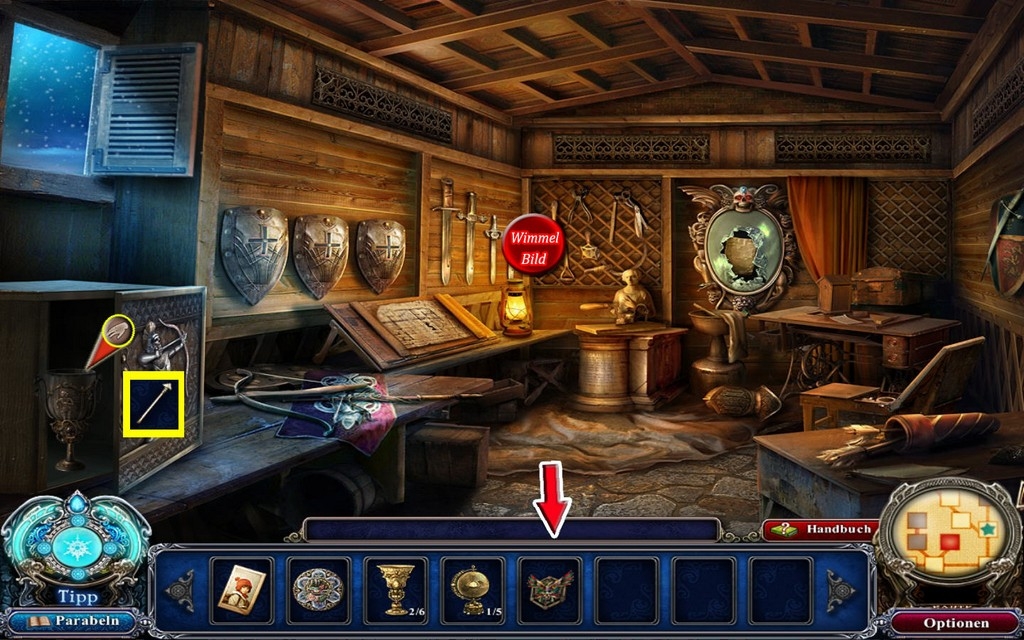The height and width of the screenshot is (640, 1024).
Task: Select the portrait card in inventory
Action: click(241, 589)
